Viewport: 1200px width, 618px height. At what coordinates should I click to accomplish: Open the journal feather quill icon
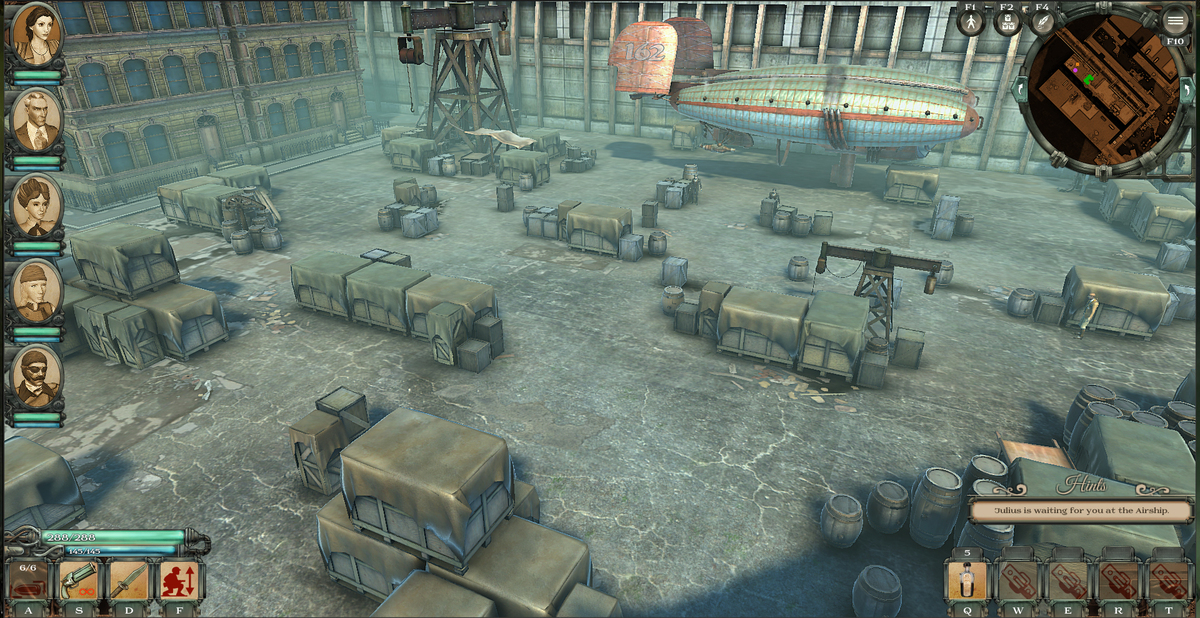tap(1043, 22)
